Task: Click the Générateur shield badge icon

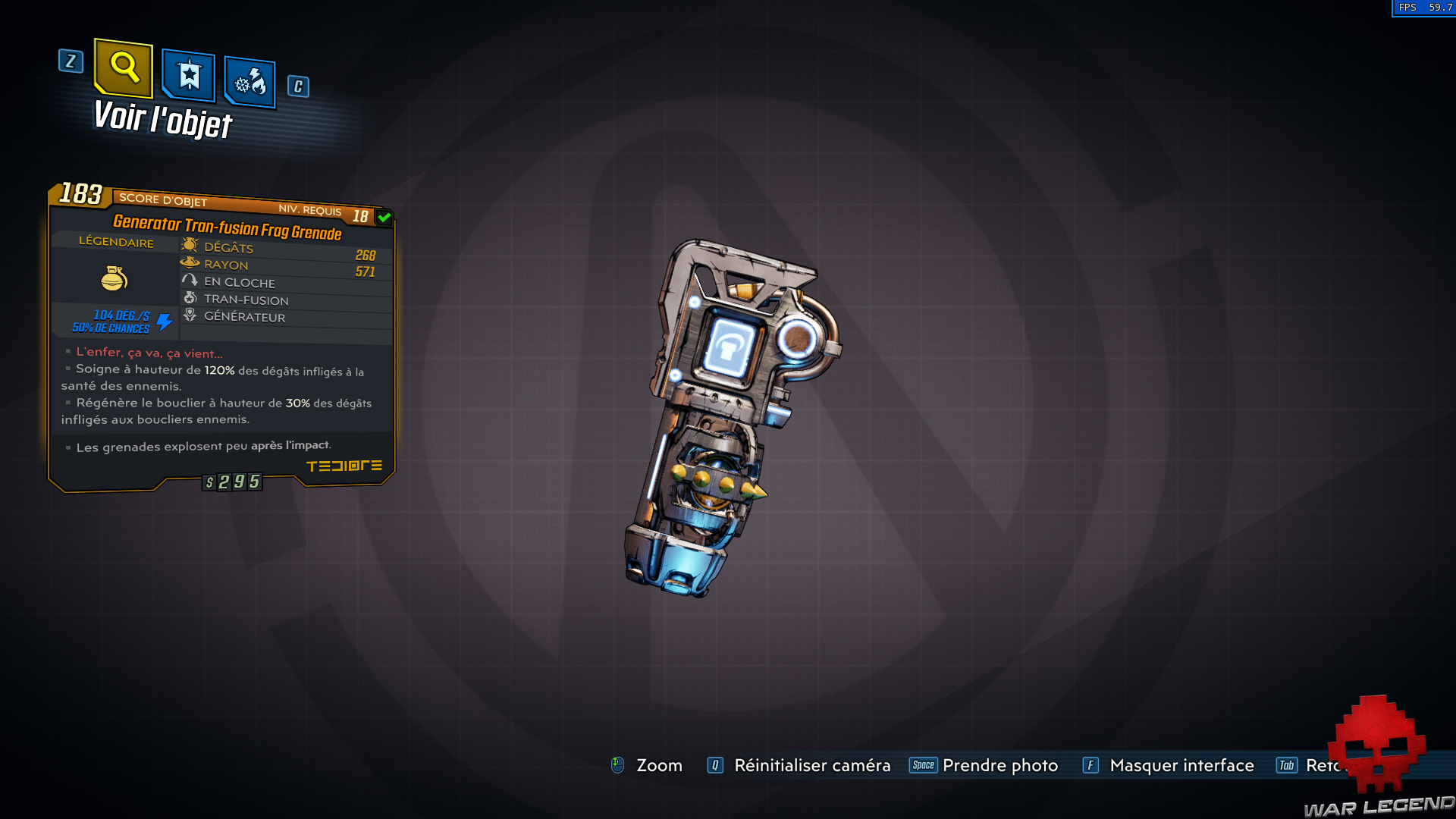Action: coord(190,315)
